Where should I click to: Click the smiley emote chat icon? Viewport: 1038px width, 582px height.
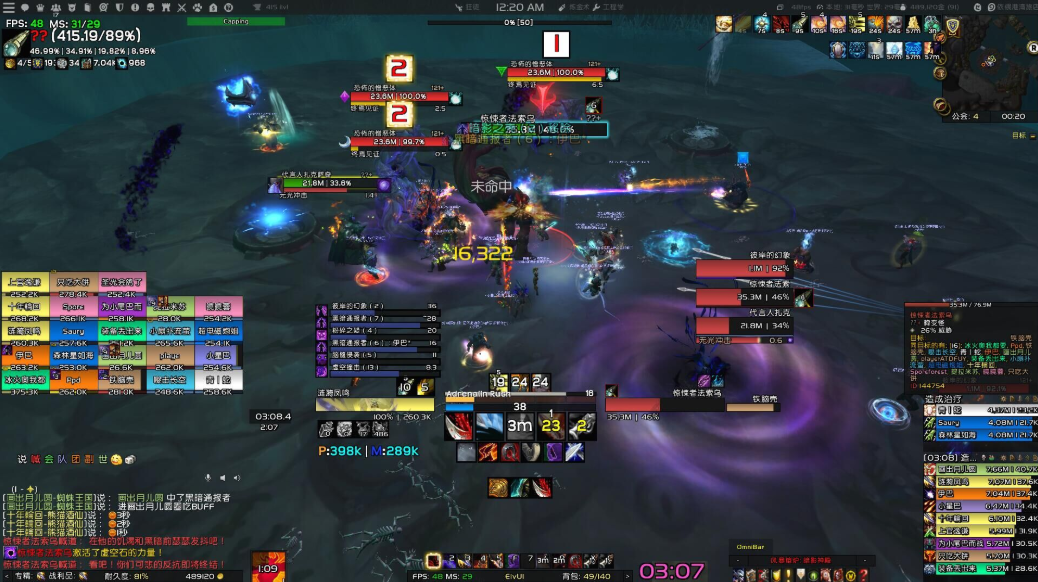click(116, 459)
